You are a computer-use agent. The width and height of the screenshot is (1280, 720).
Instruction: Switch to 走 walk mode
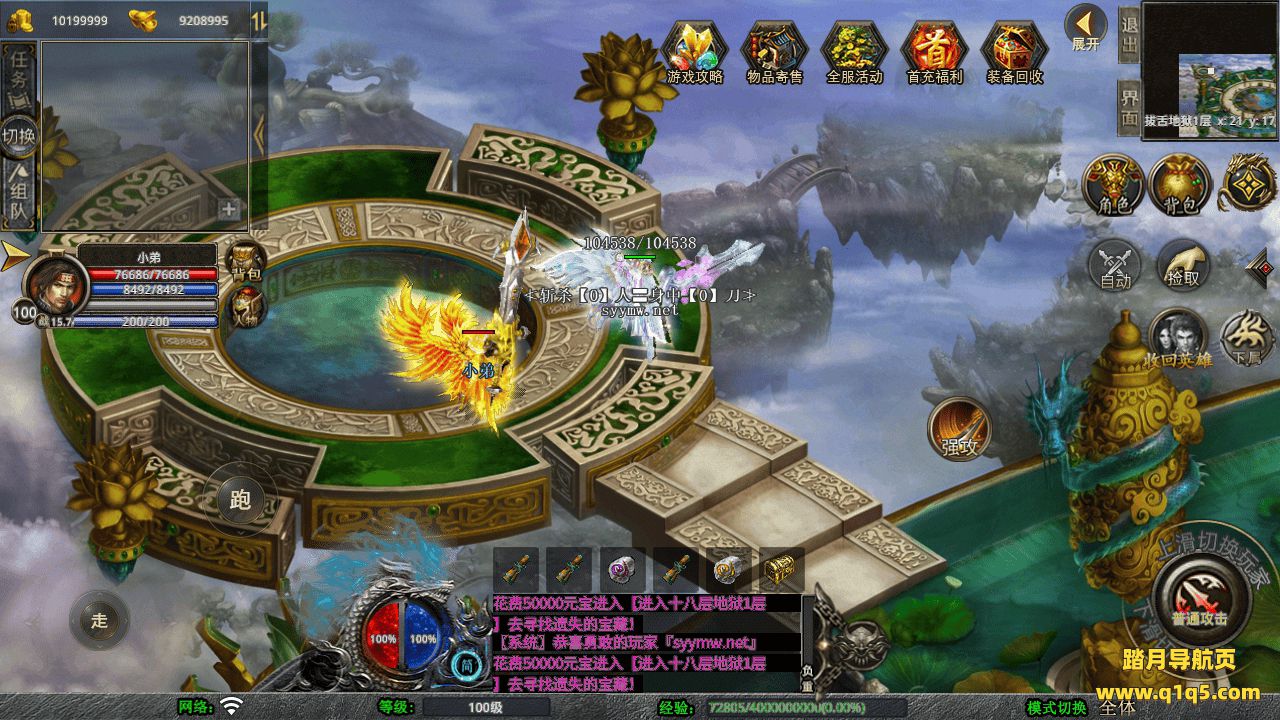tap(99, 620)
